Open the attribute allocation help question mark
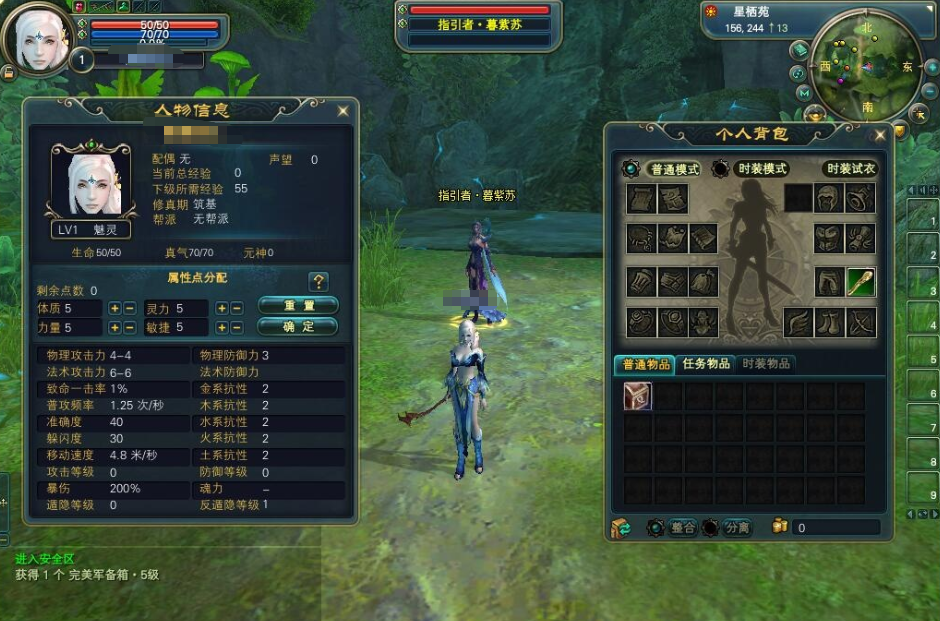Image resolution: width=940 pixels, height=621 pixels. 318,282
